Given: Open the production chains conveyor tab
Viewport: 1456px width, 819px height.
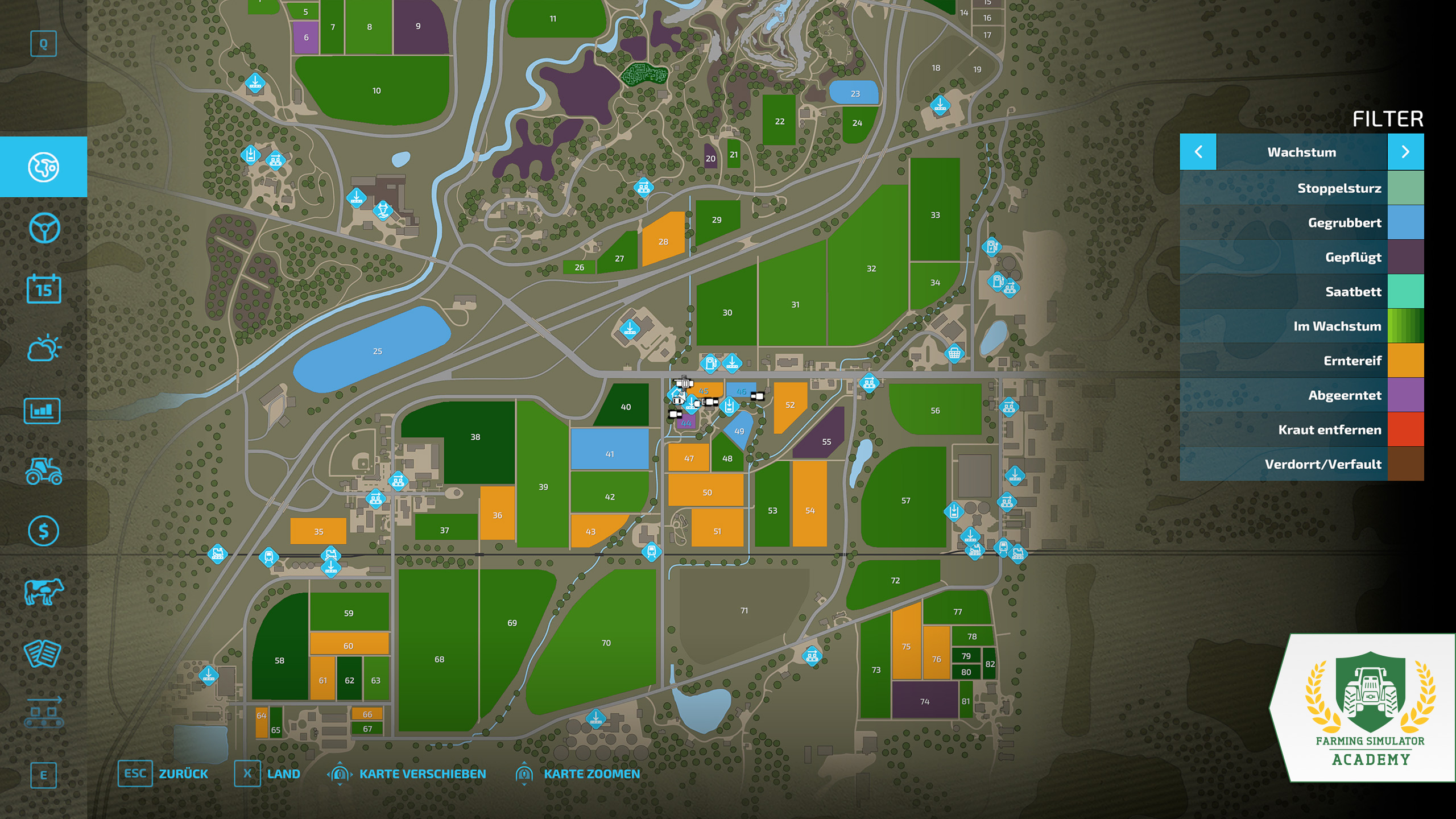Looking at the screenshot, I should tap(43, 713).
